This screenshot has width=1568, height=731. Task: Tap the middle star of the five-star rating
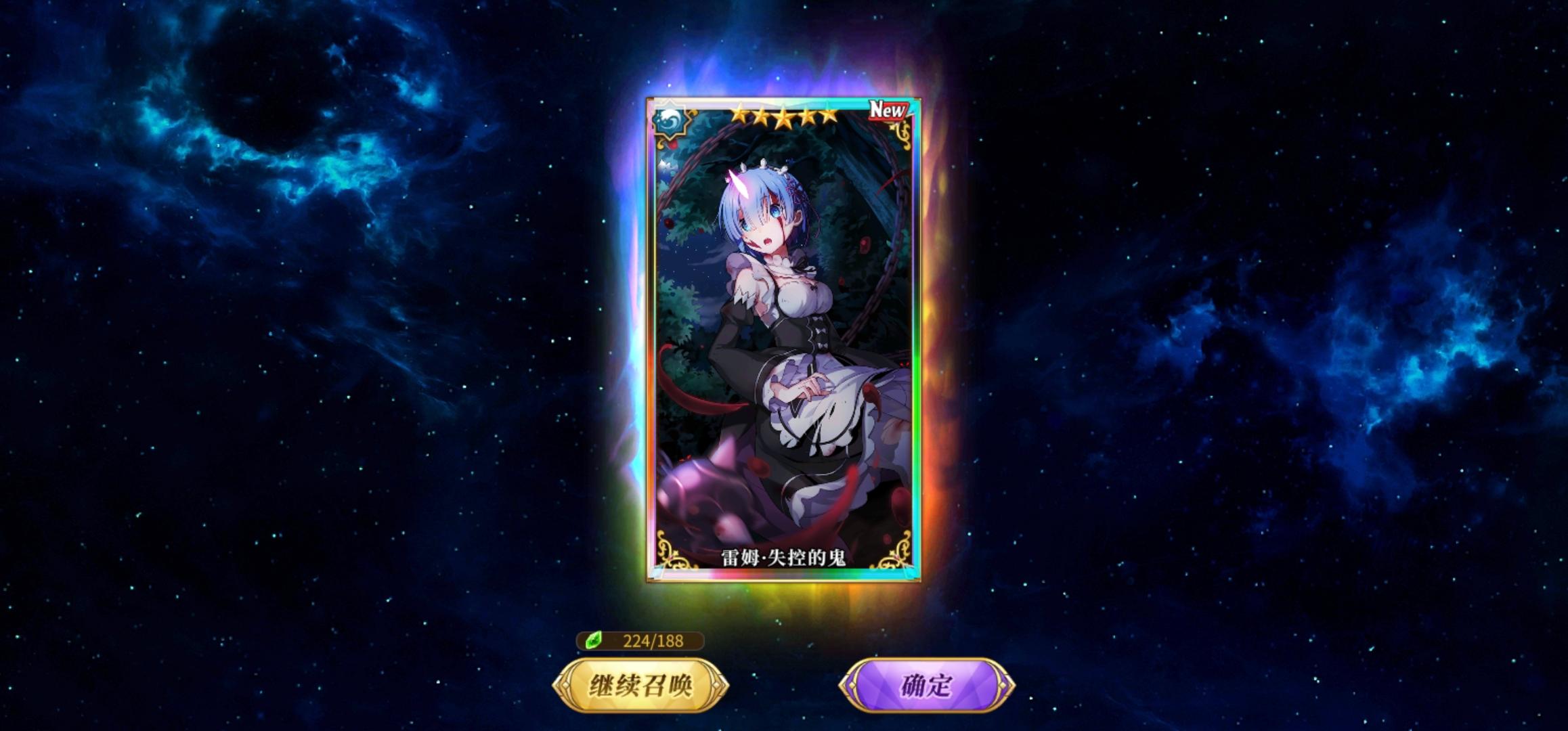coord(784,117)
